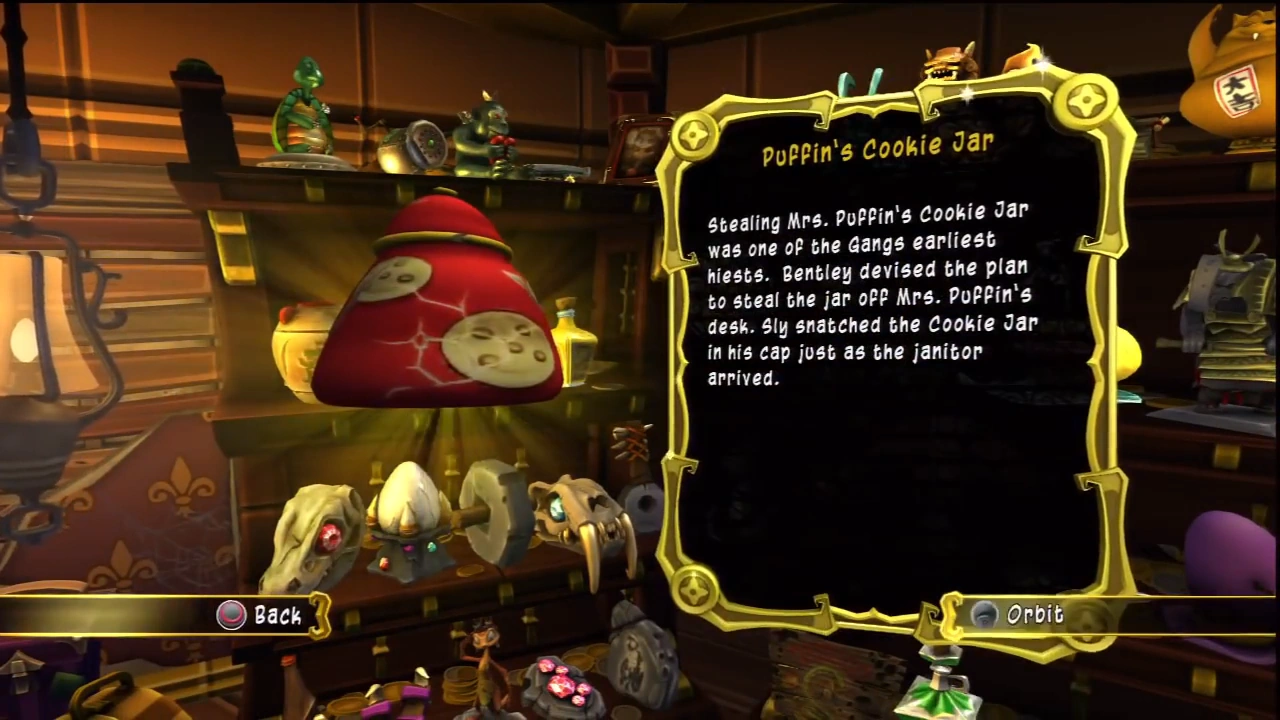Viewport: 1280px width, 720px height.
Task: Click the Orbit label to rotate the camera
Action: coord(1035,615)
